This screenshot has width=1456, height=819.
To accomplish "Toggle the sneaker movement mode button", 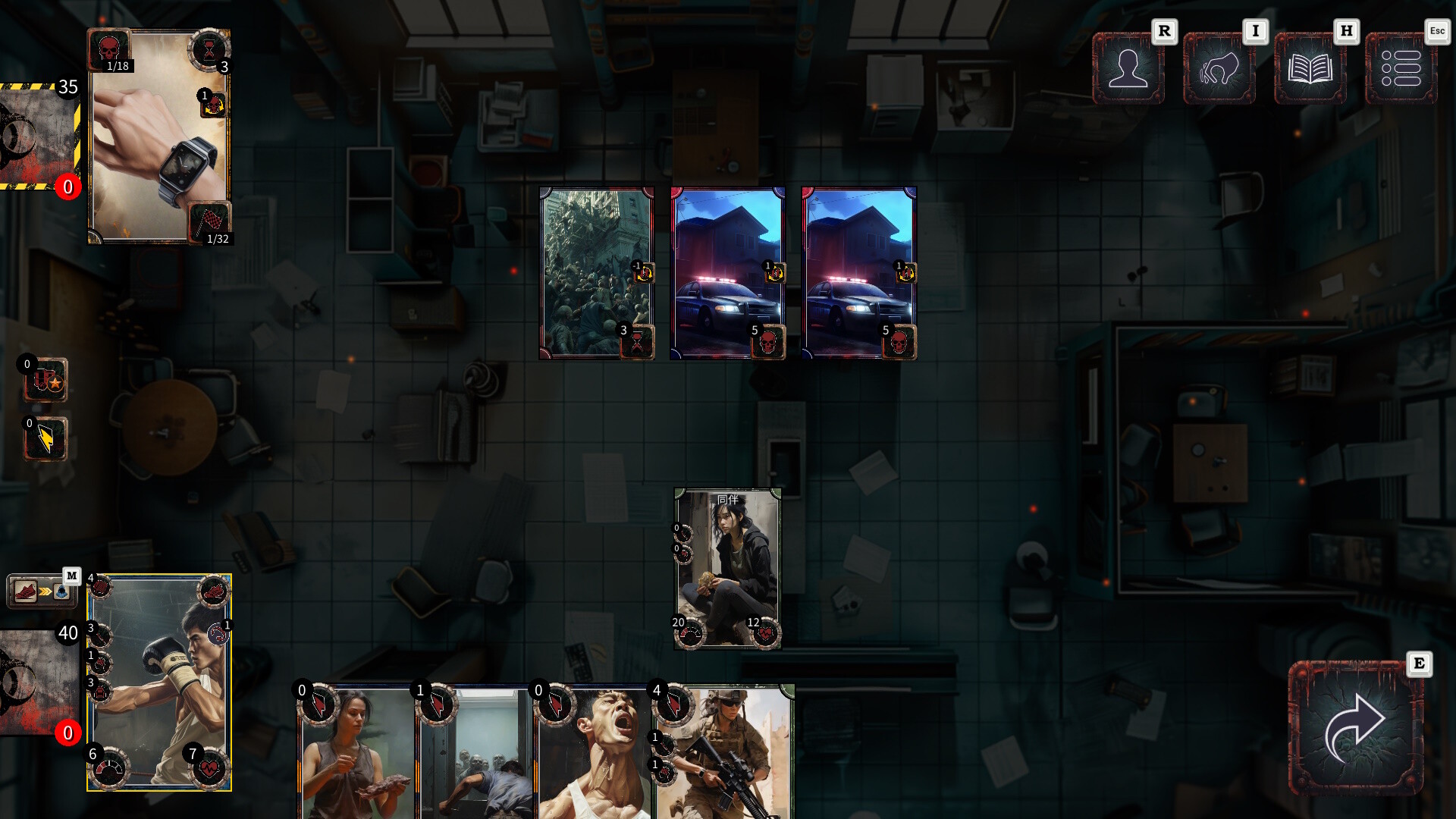I will coord(42,591).
